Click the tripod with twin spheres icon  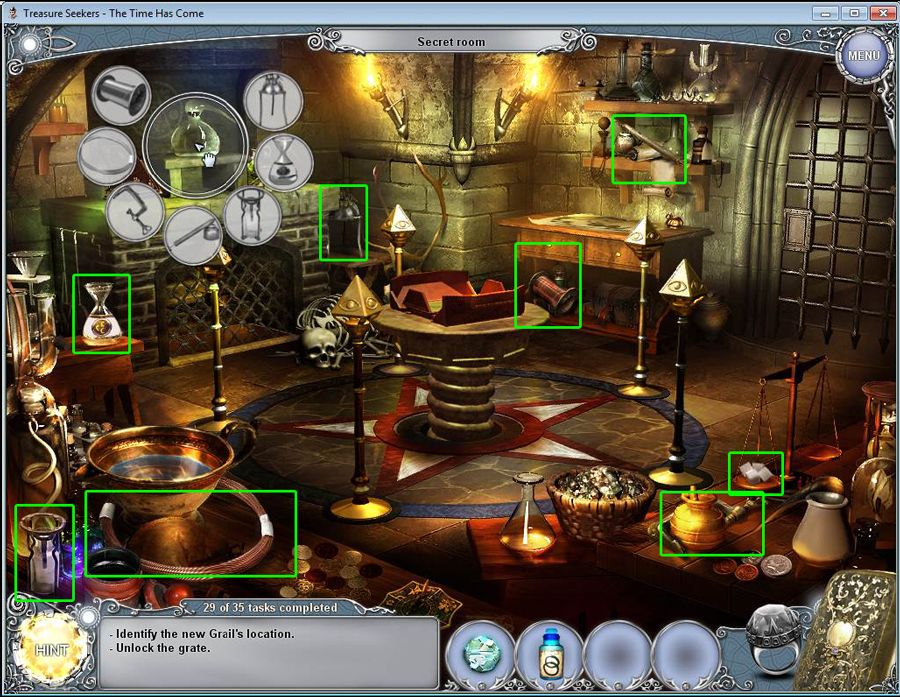[273, 100]
